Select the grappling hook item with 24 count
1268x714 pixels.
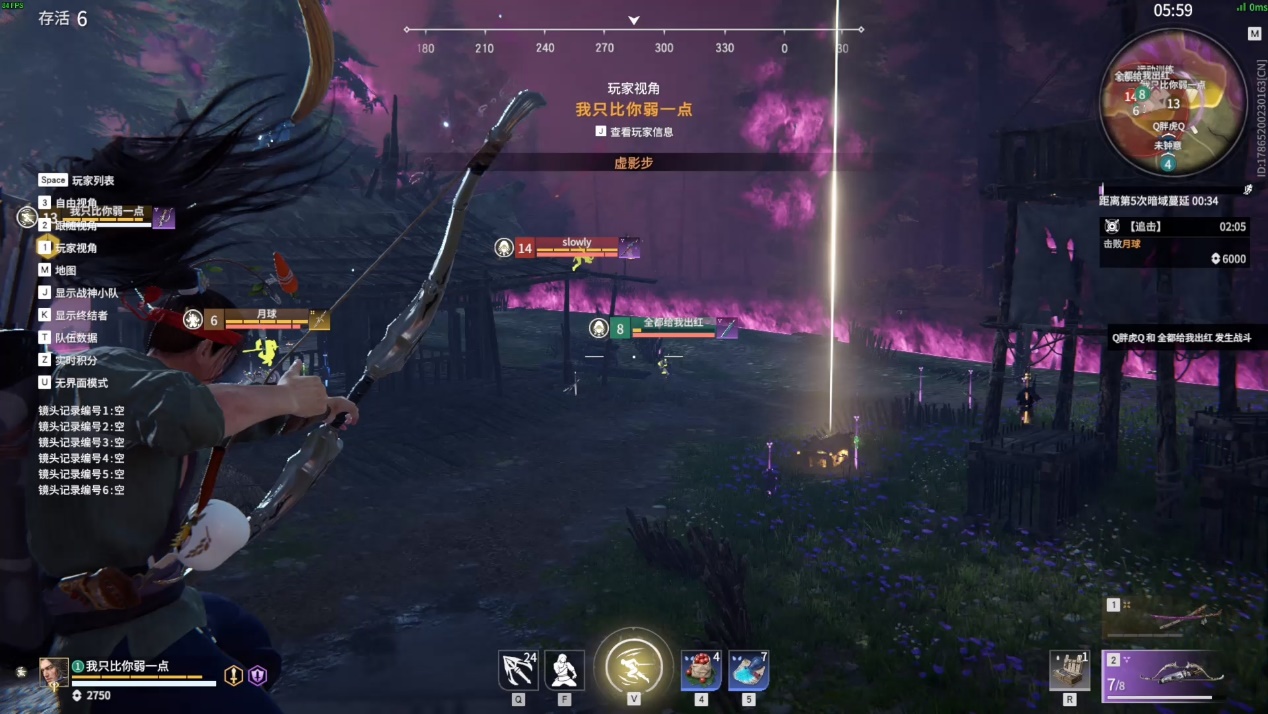click(518, 670)
